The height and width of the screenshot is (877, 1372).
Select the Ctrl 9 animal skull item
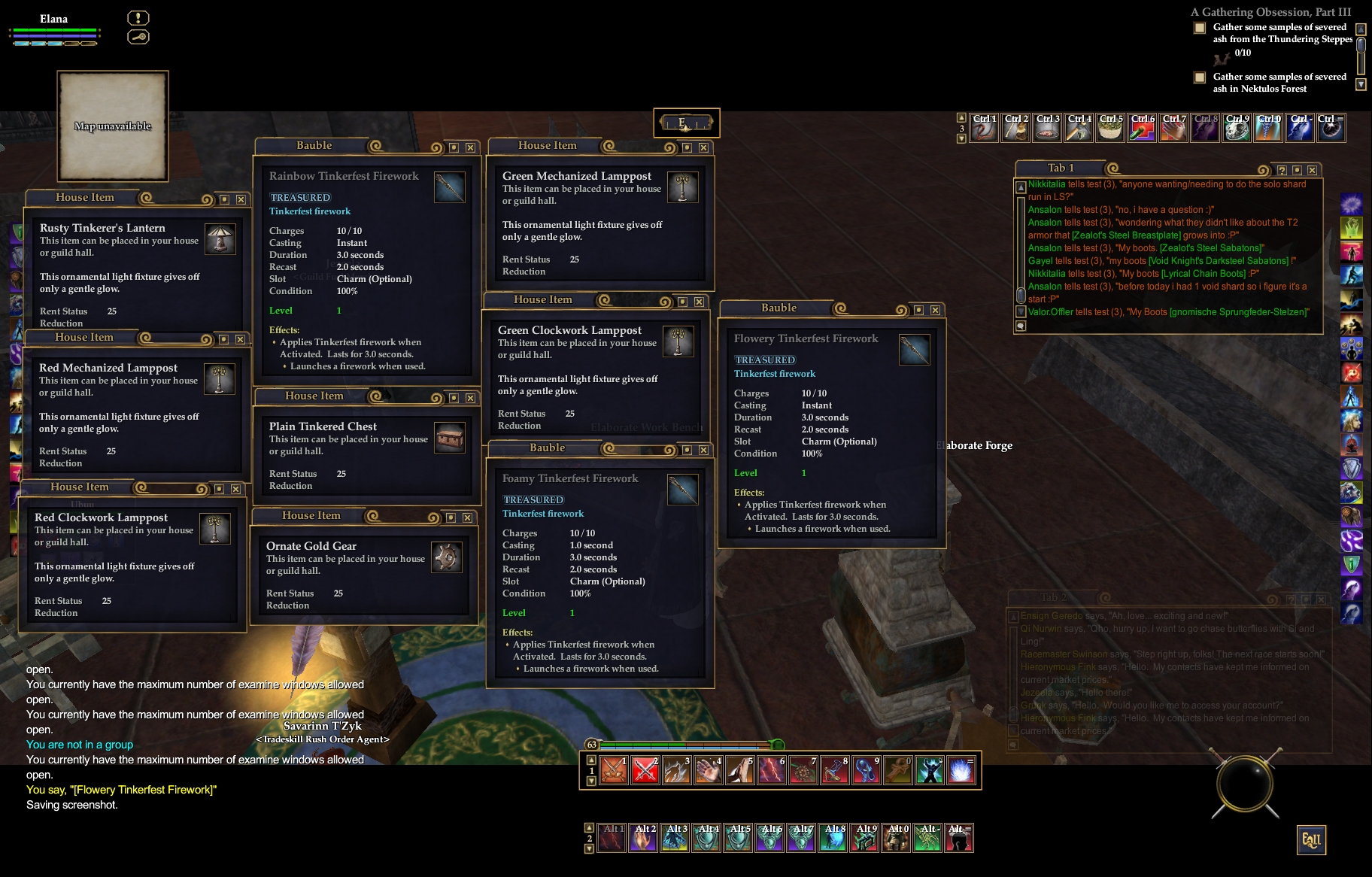pyautogui.click(x=1237, y=129)
